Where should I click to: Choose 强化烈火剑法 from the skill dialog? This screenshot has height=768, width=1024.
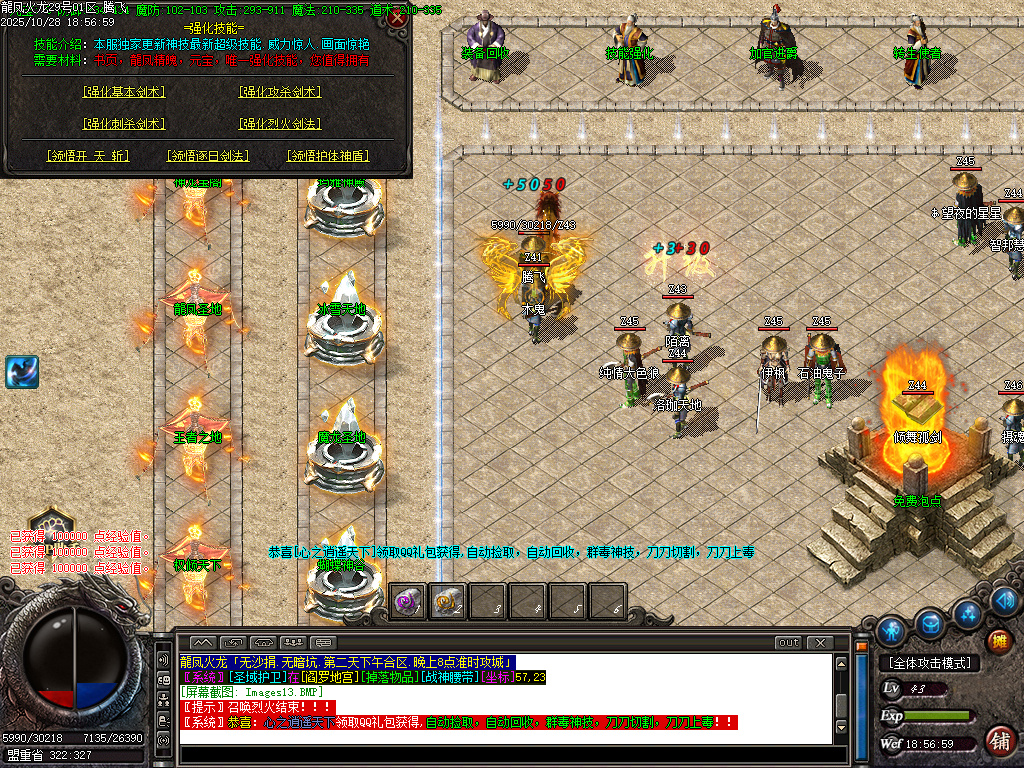click(x=279, y=124)
